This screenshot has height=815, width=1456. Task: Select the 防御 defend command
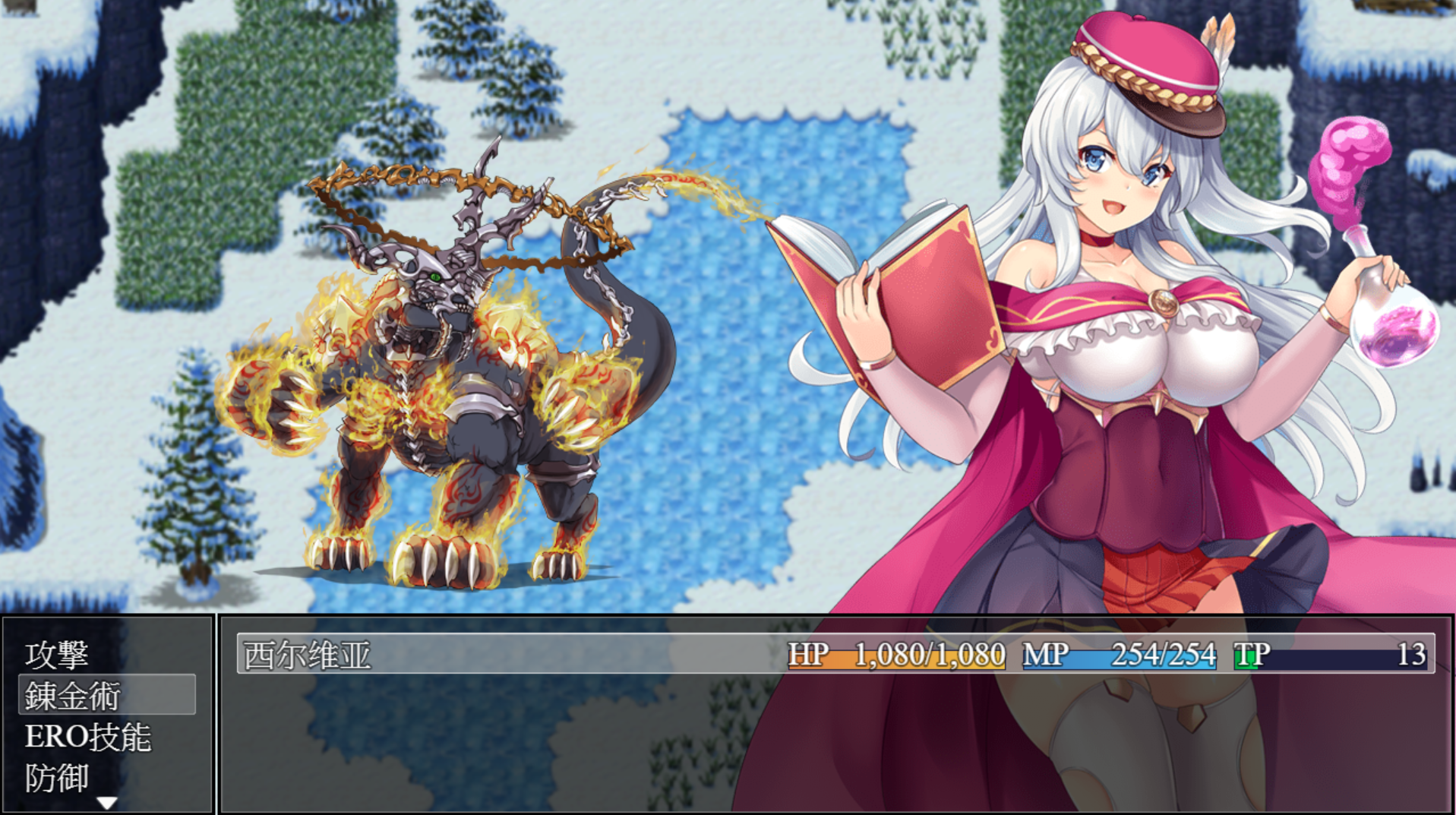tap(58, 779)
